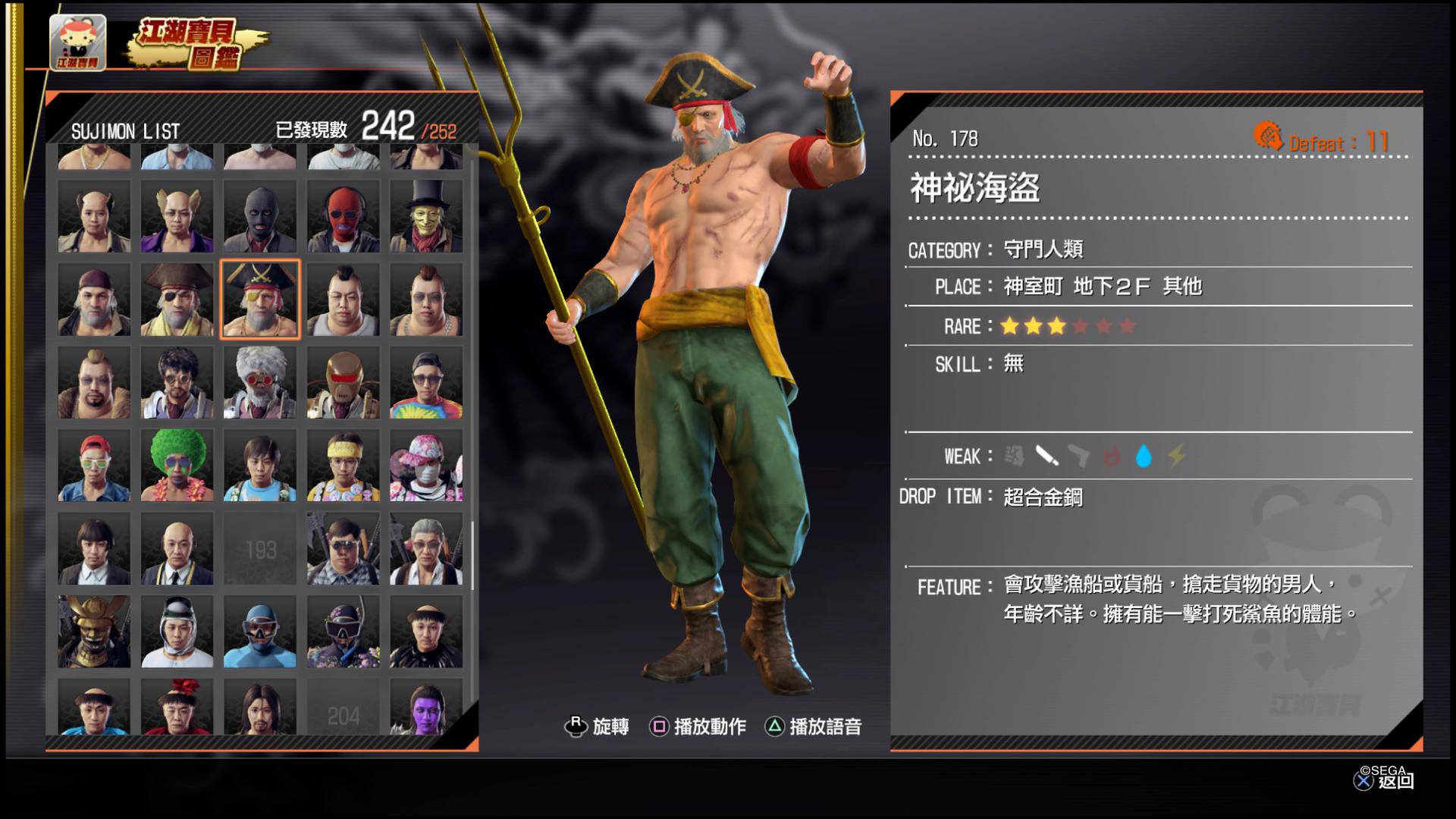Pick the brown helmet red visor portrait
Screen dimensions: 1456x819
(x=343, y=382)
